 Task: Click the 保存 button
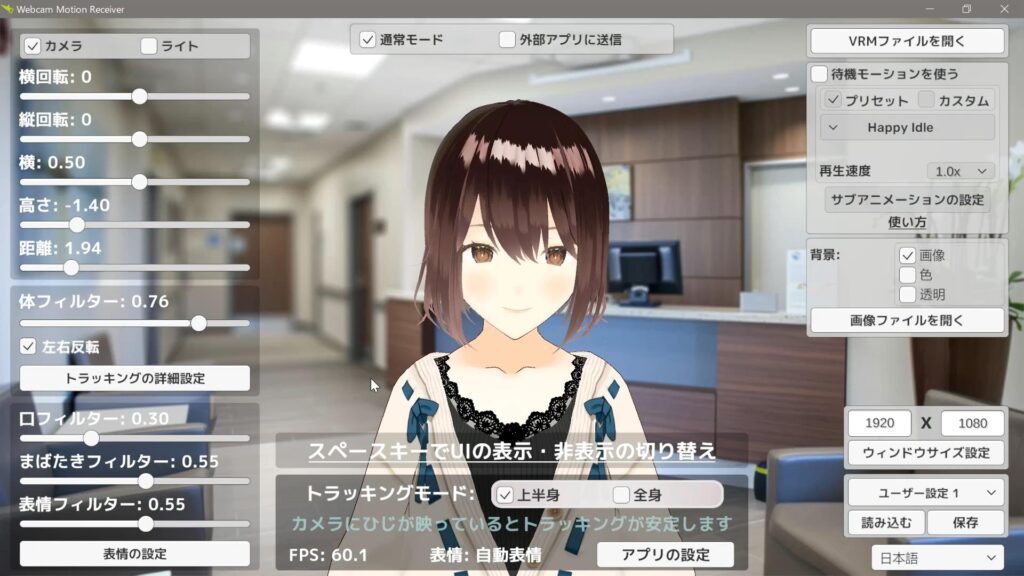pos(965,522)
